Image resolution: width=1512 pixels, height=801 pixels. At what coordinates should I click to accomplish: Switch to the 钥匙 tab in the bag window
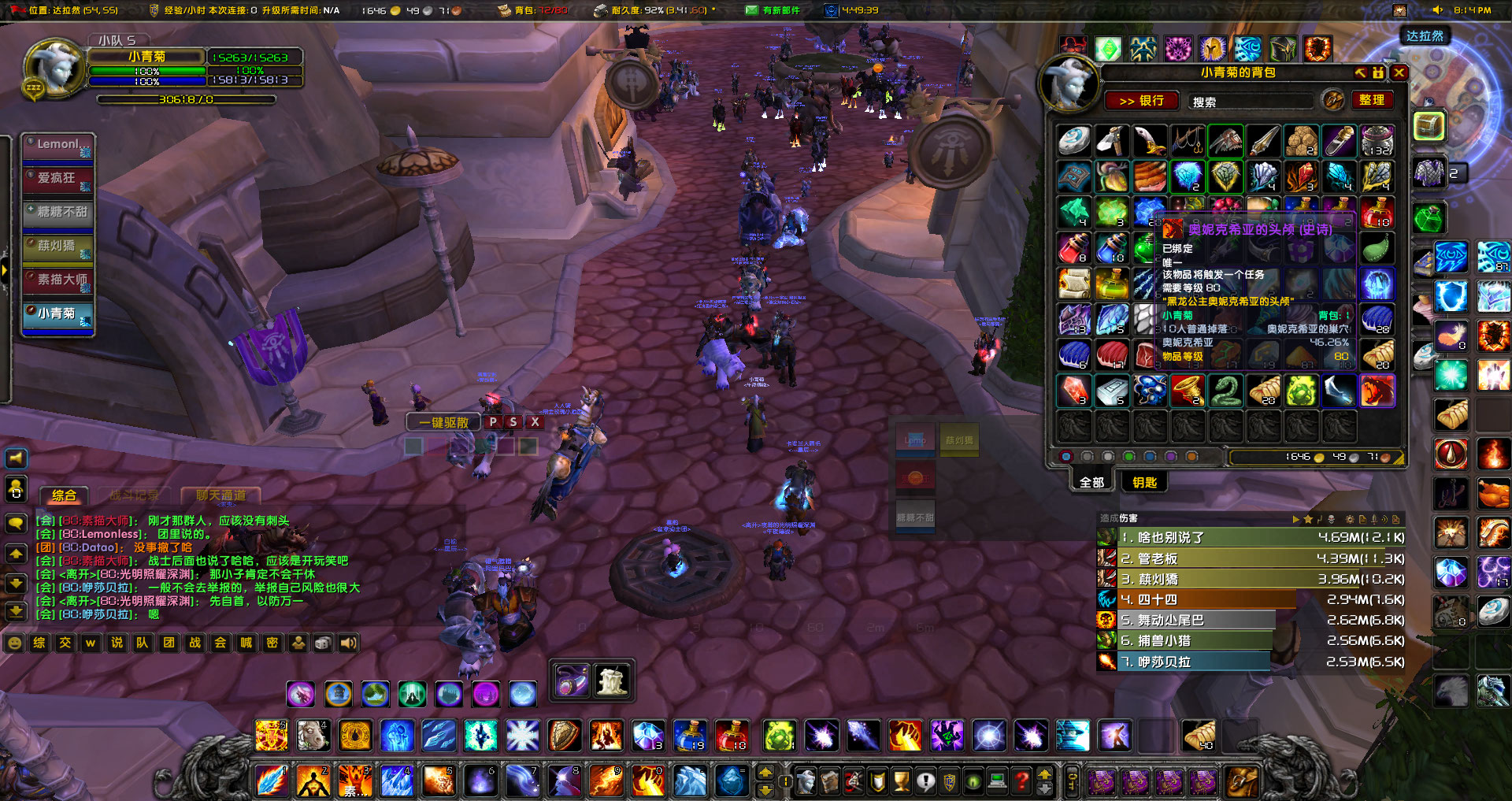click(x=1143, y=481)
